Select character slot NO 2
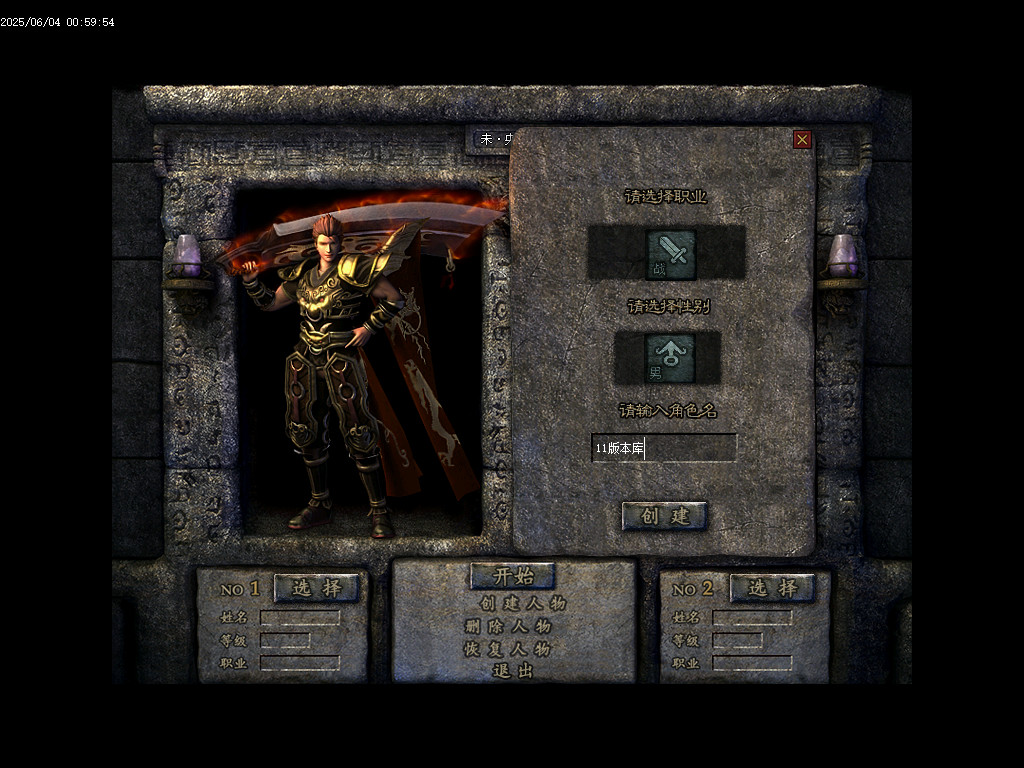This screenshot has height=768, width=1024. point(772,588)
